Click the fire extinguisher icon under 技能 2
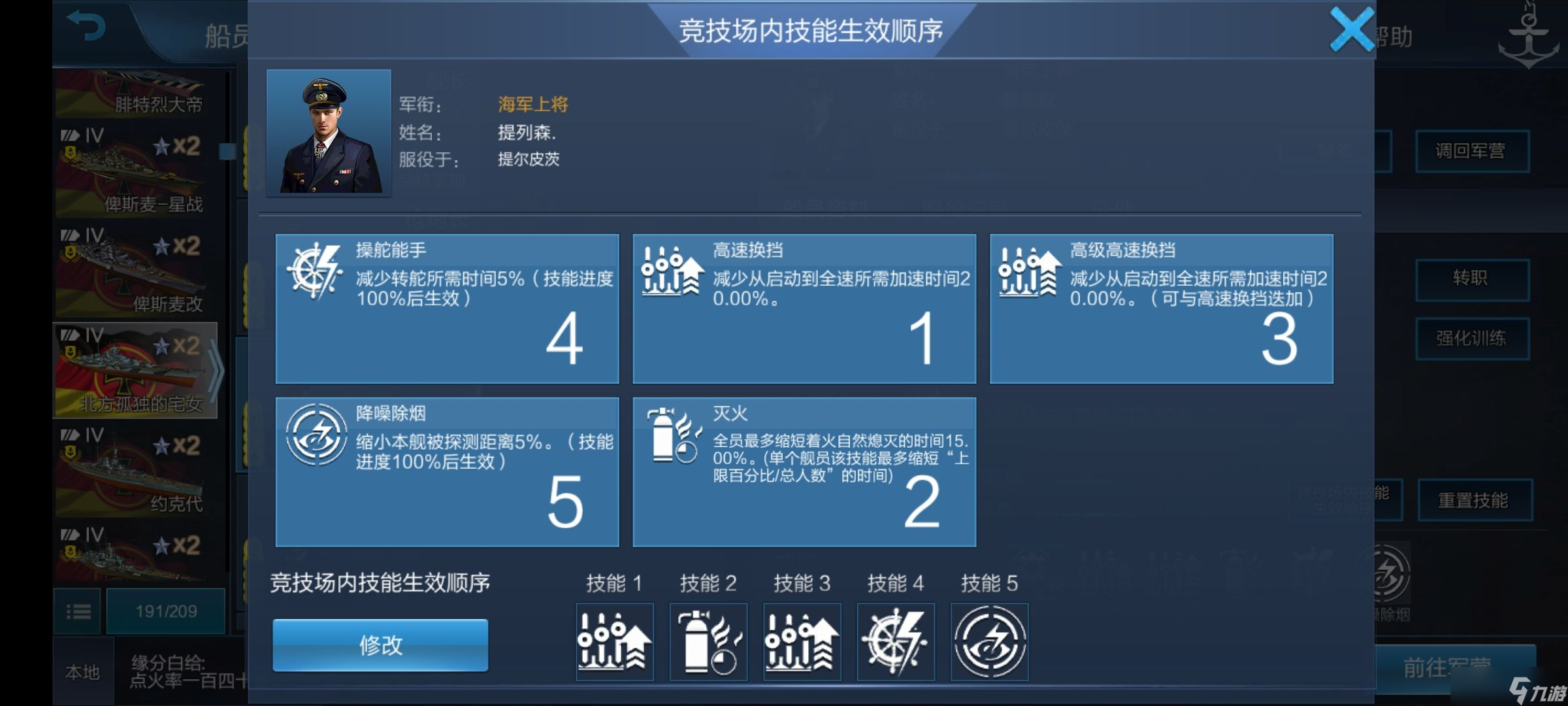The height and width of the screenshot is (706, 1568). (708, 642)
